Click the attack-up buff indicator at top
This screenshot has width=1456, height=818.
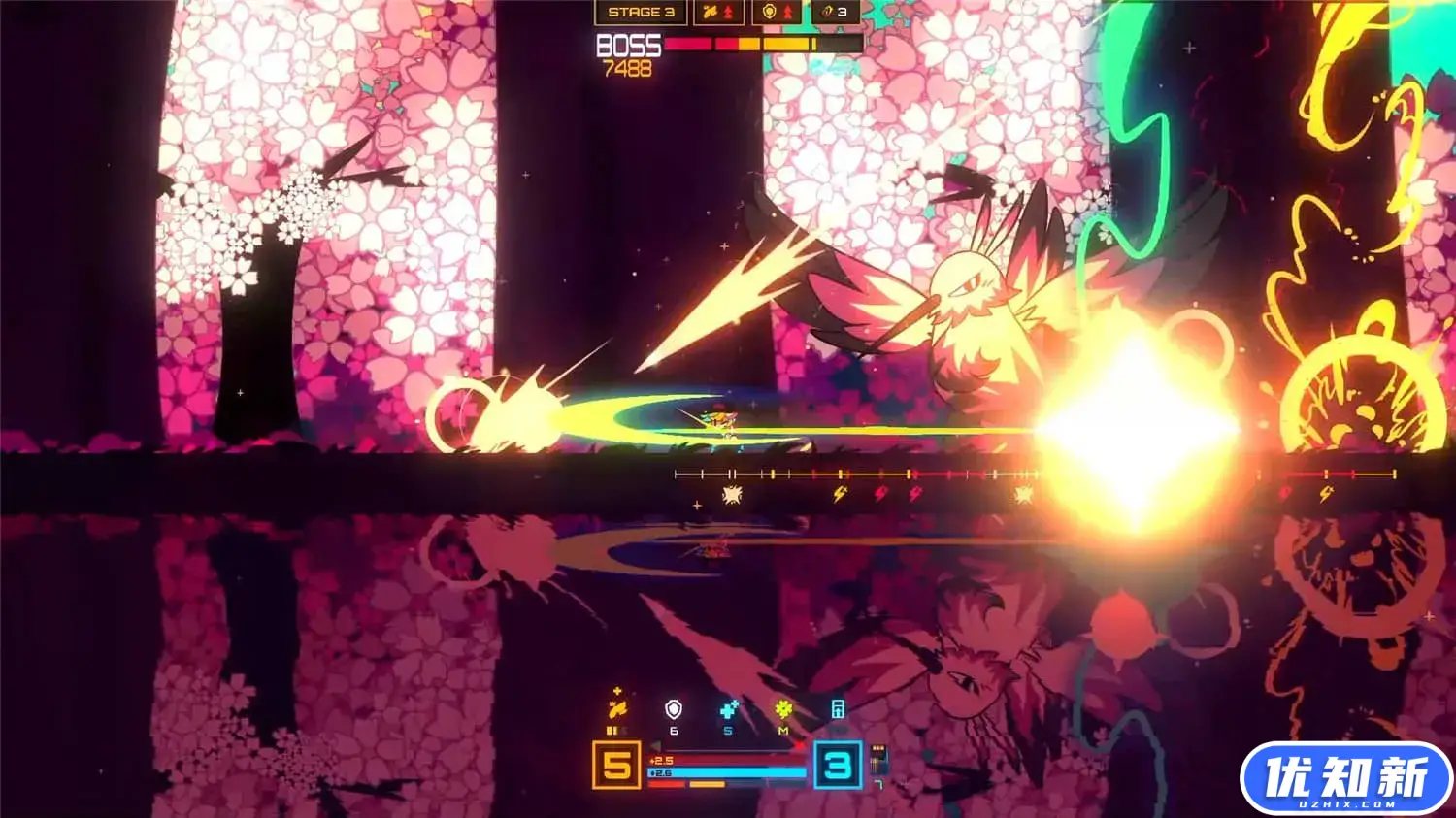(x=718, y=13)
